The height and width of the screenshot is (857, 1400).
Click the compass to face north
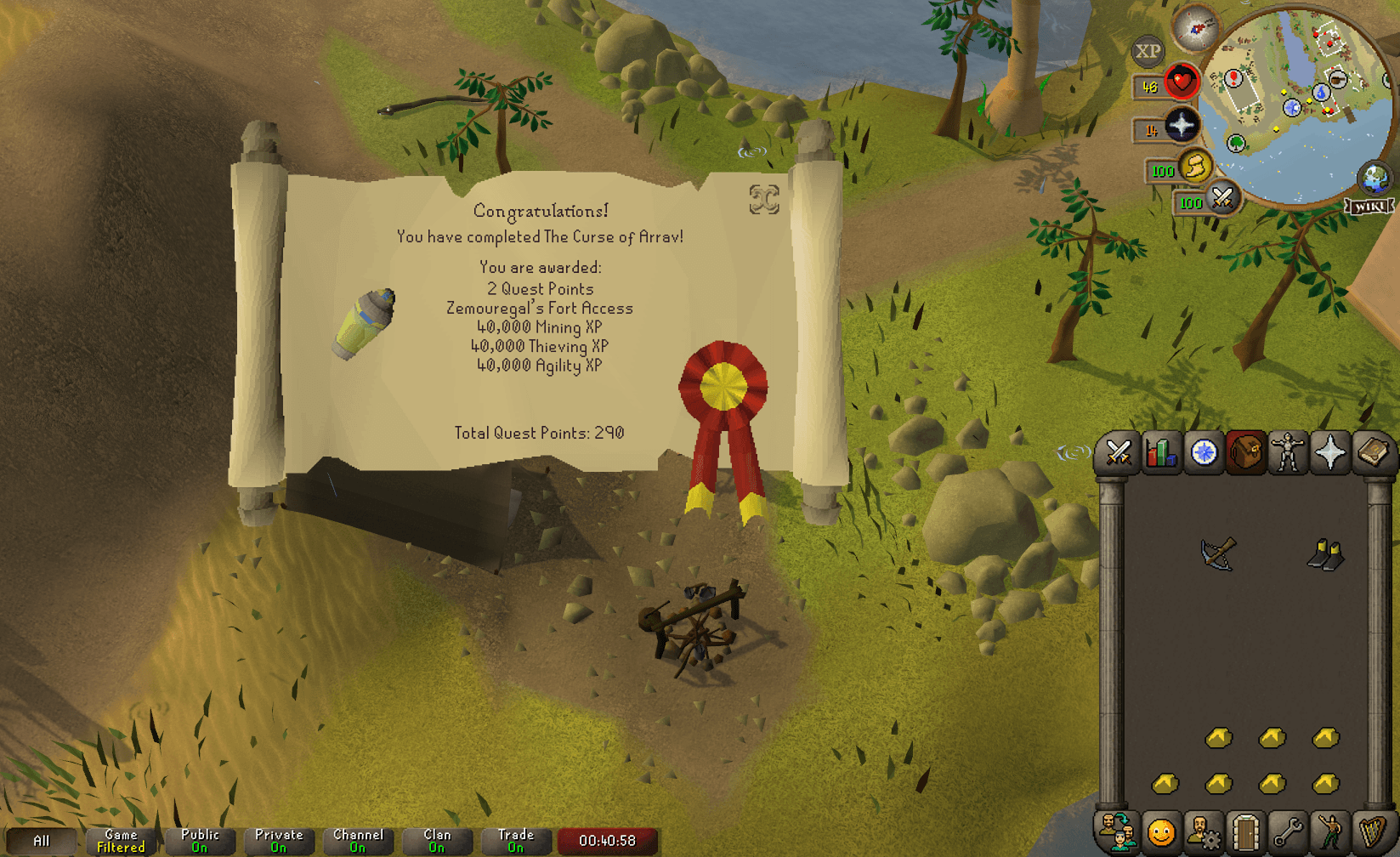pyautogui.click(x=1196, y=28)
